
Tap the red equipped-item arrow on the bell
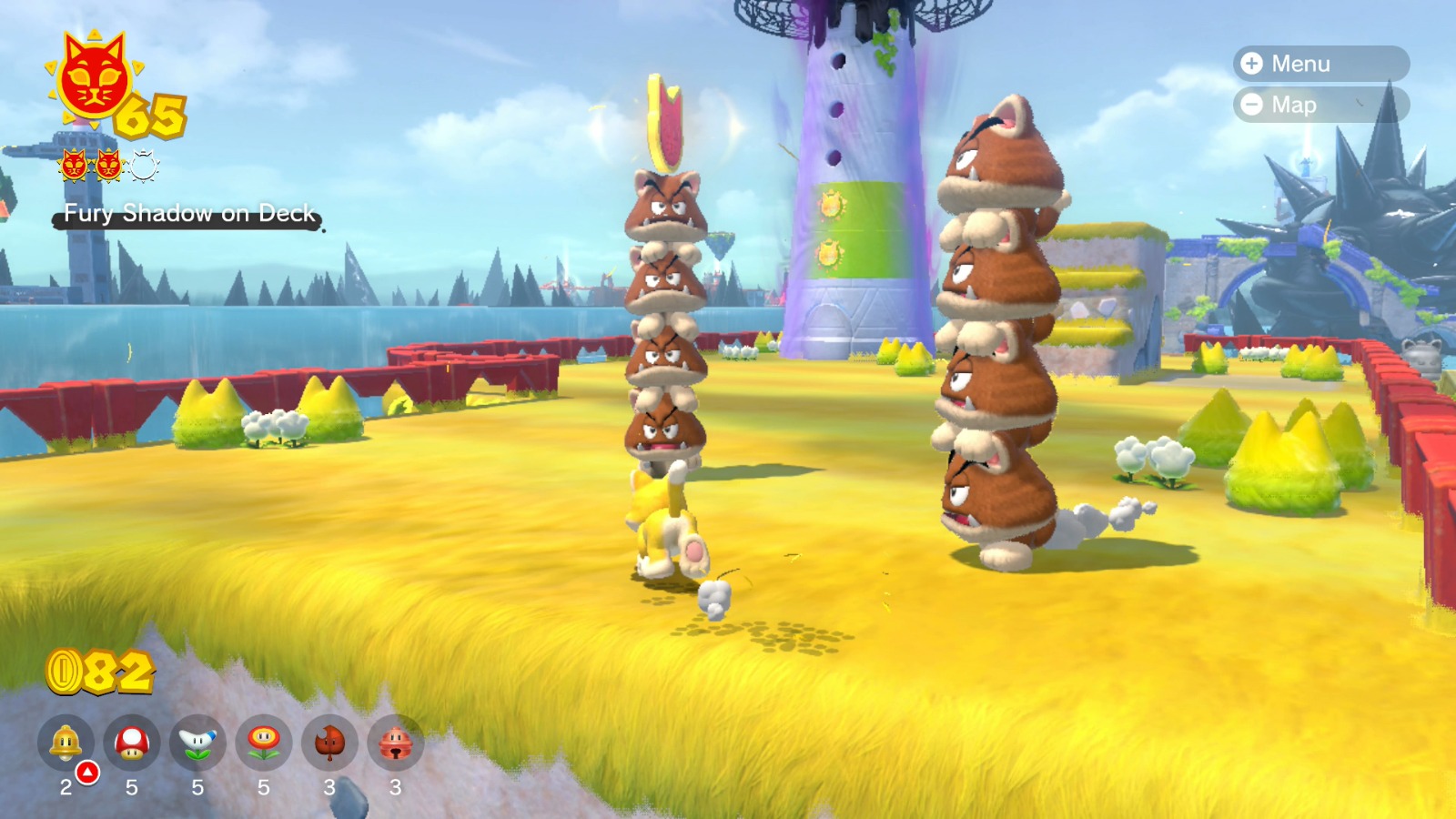pyautogui.click(x=87, y=772)
